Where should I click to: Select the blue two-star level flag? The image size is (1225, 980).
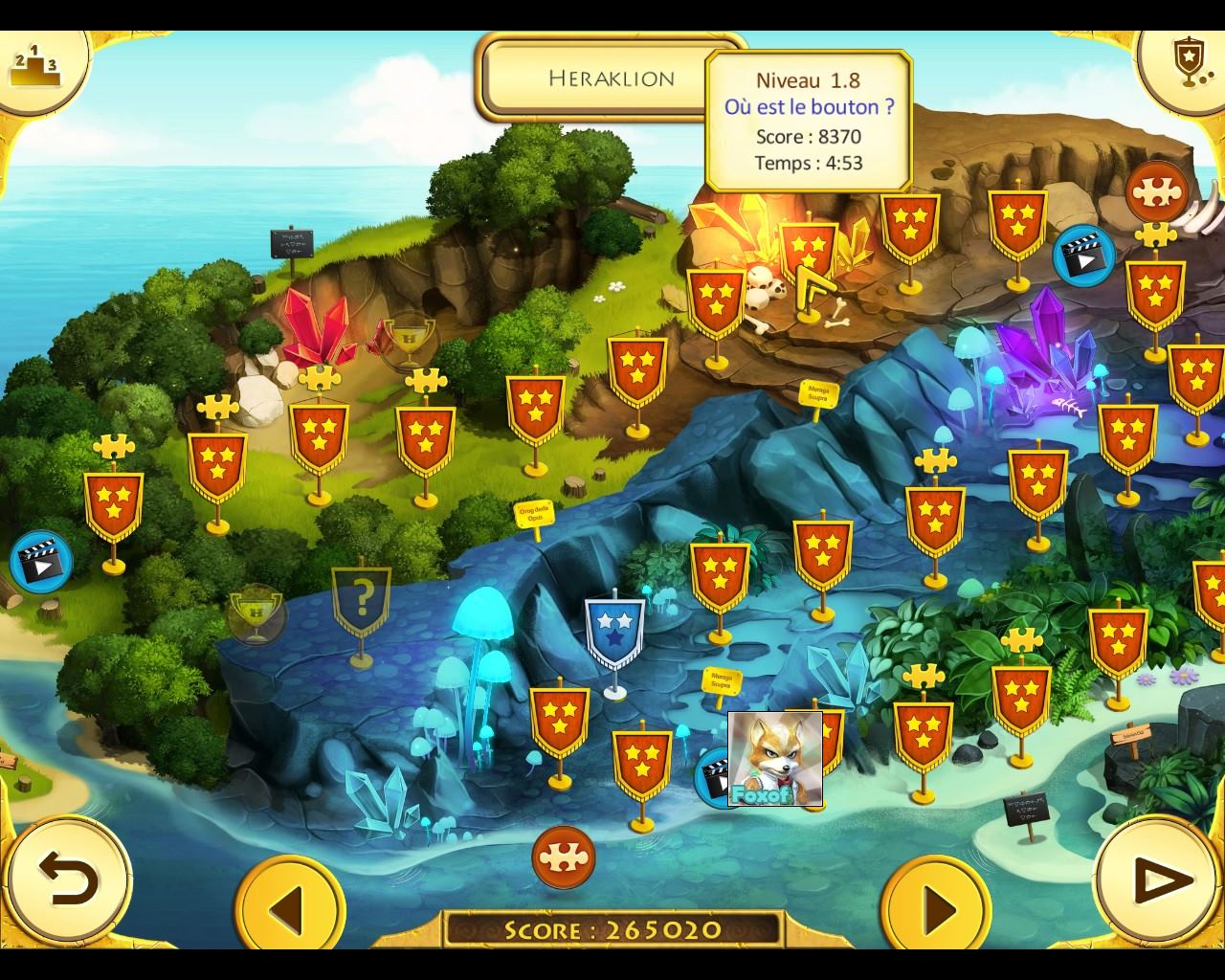615,632
